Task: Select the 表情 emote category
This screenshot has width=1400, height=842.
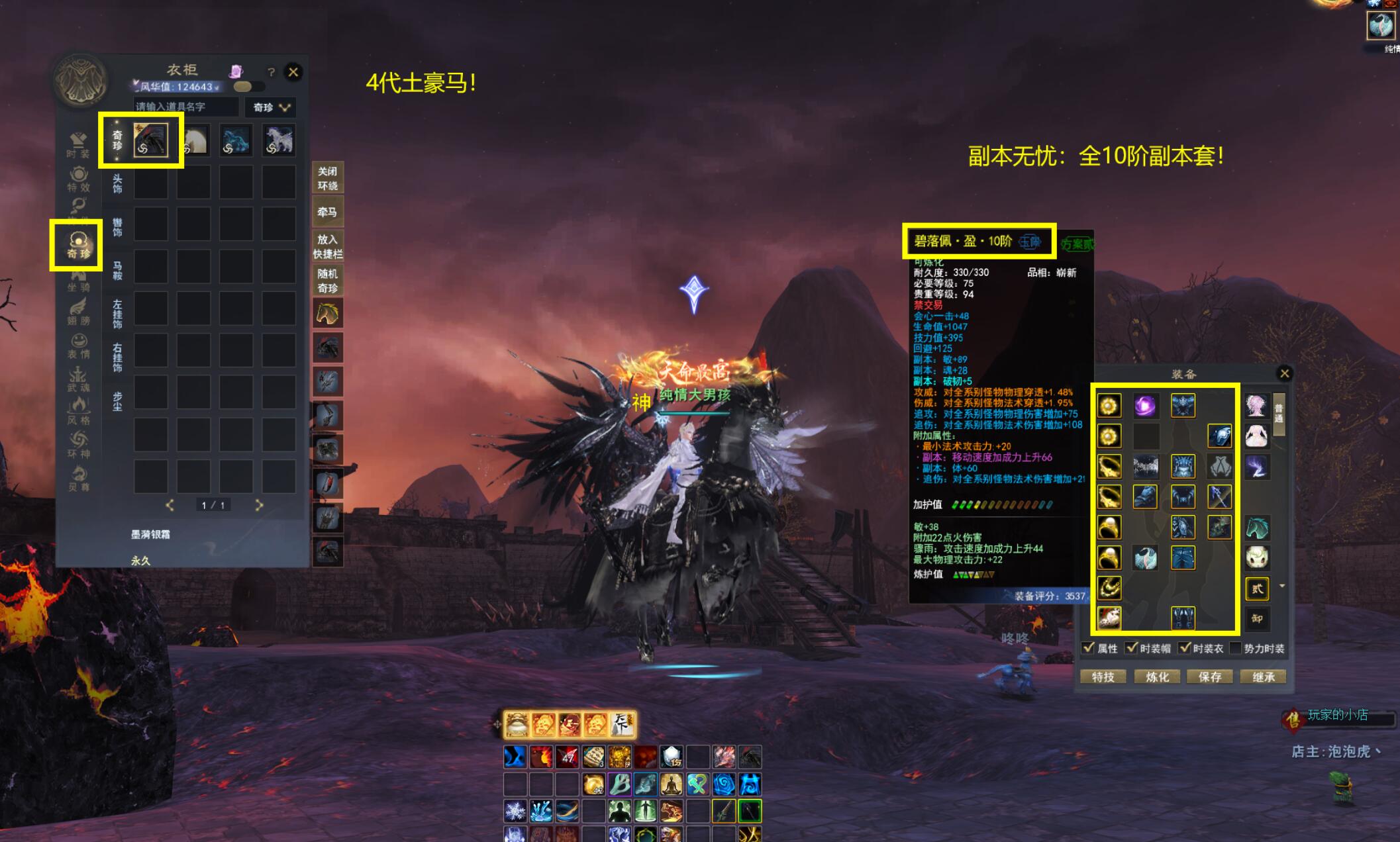Action: click(78, 346)
